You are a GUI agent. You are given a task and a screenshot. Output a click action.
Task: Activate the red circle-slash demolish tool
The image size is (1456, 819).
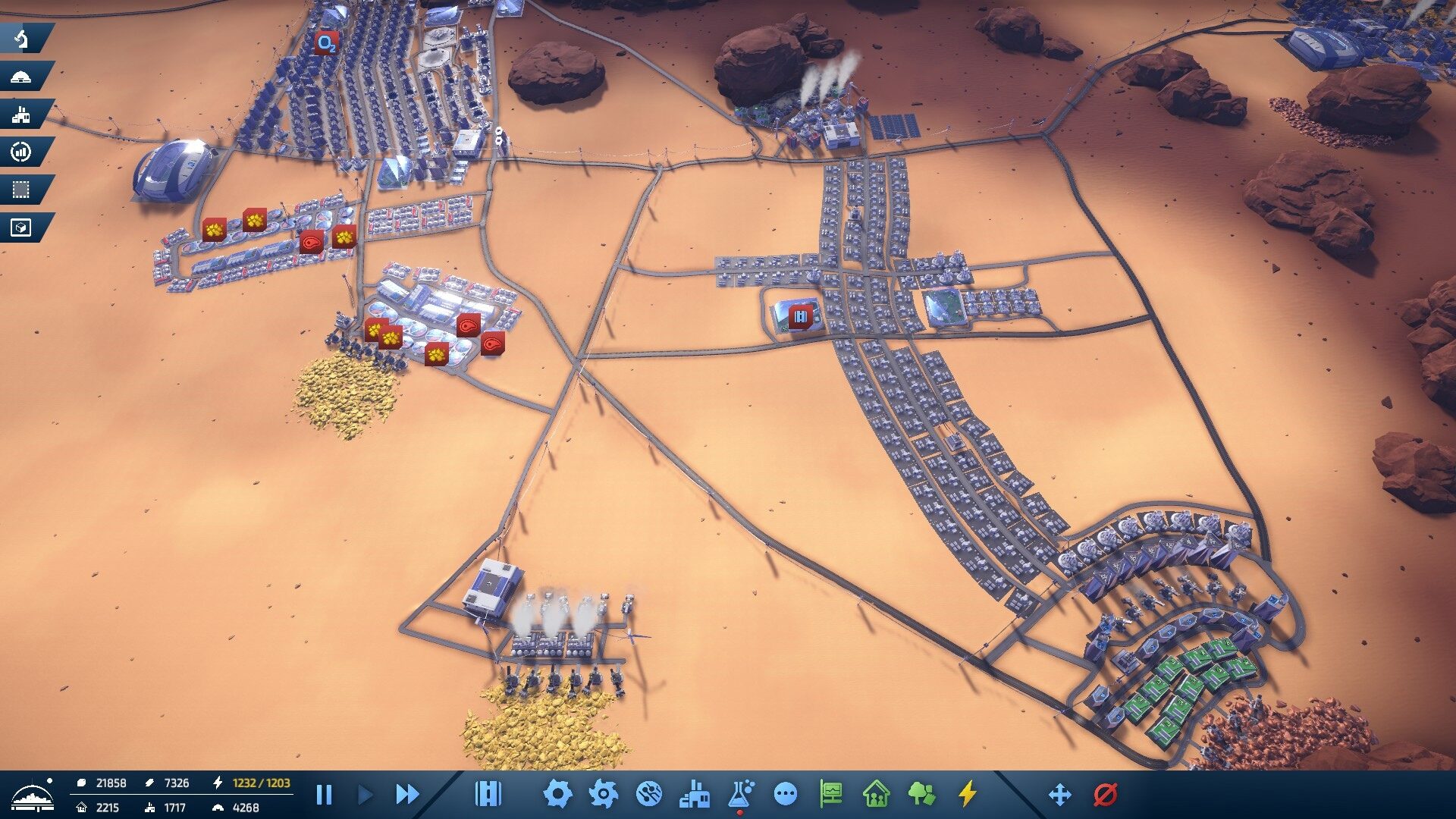1106,794
